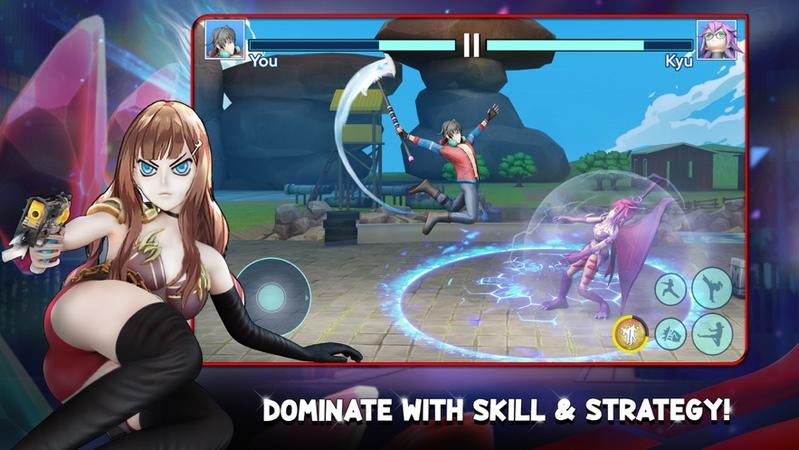This screenshot has width=799, height=450.
Task: Tap the block guard button
Action: 671,333
